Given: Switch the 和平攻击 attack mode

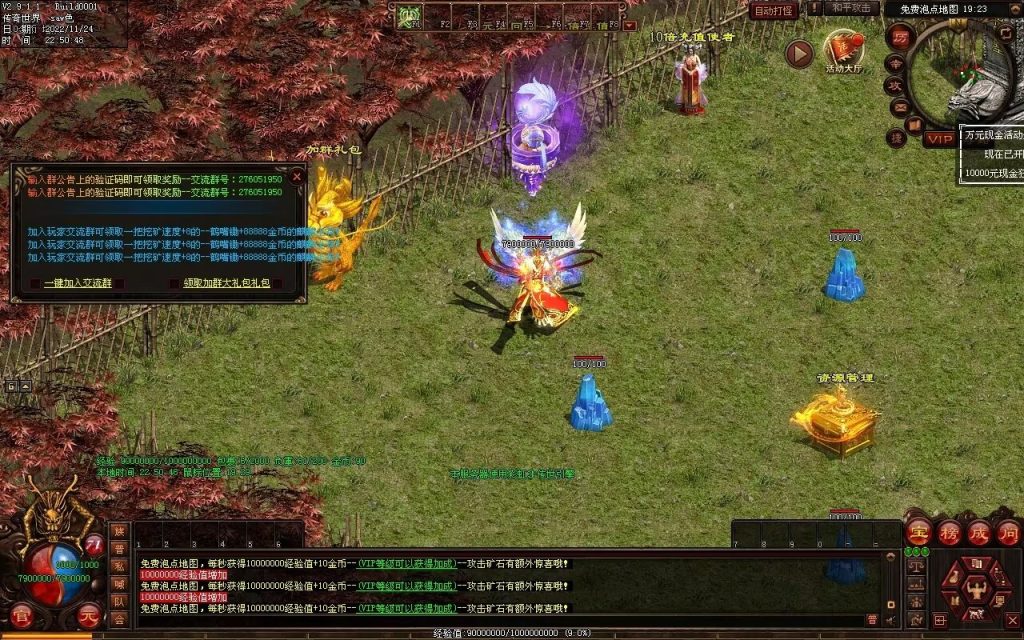Looking at the screenshot, I should coord(852,8).
